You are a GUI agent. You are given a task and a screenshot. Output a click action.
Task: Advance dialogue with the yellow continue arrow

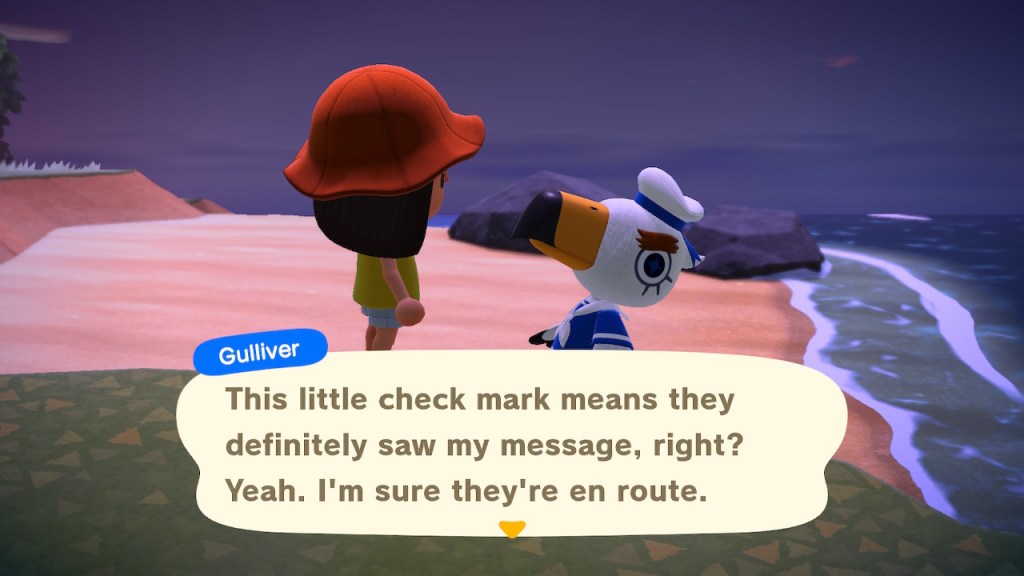[512, 529]
